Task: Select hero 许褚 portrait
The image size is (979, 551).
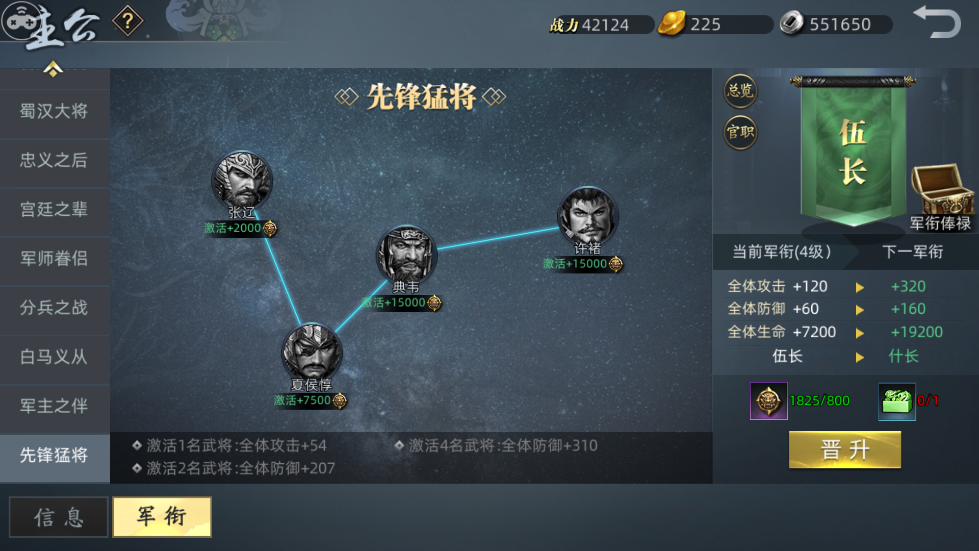Action: (587, 215)
